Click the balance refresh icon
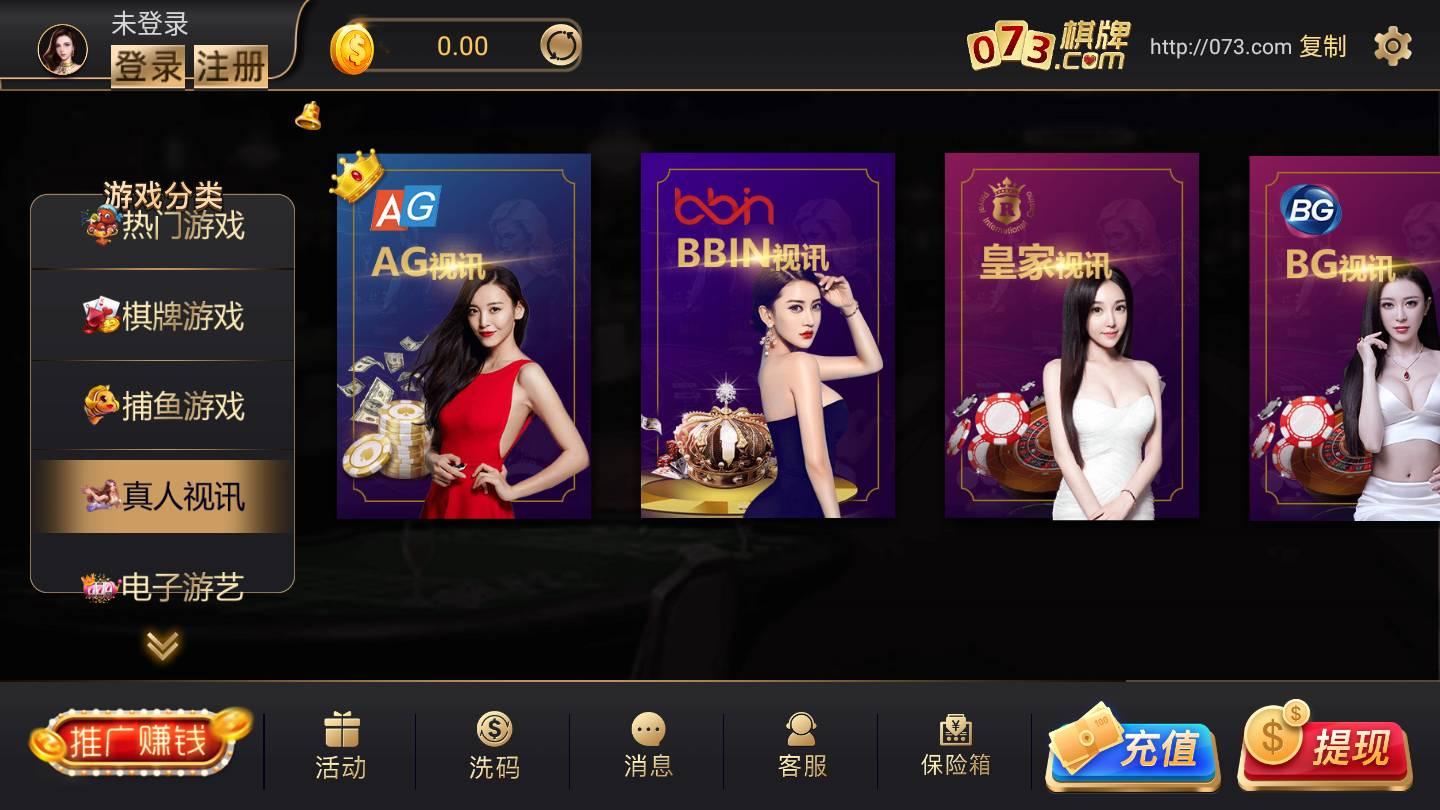 point(560,46)
